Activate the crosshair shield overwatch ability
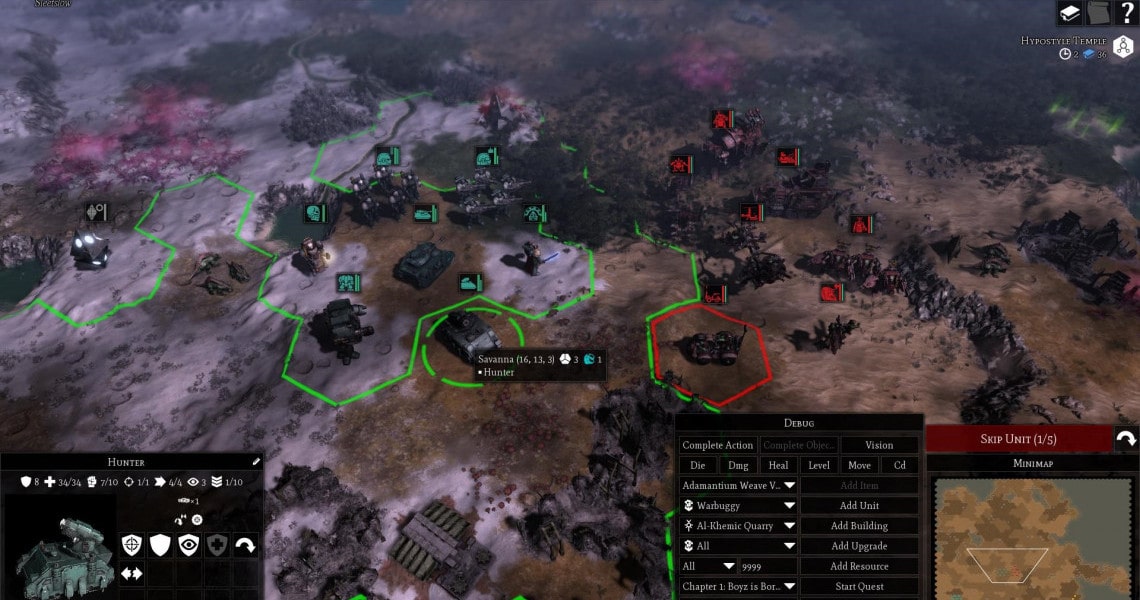 pos(132,545)
